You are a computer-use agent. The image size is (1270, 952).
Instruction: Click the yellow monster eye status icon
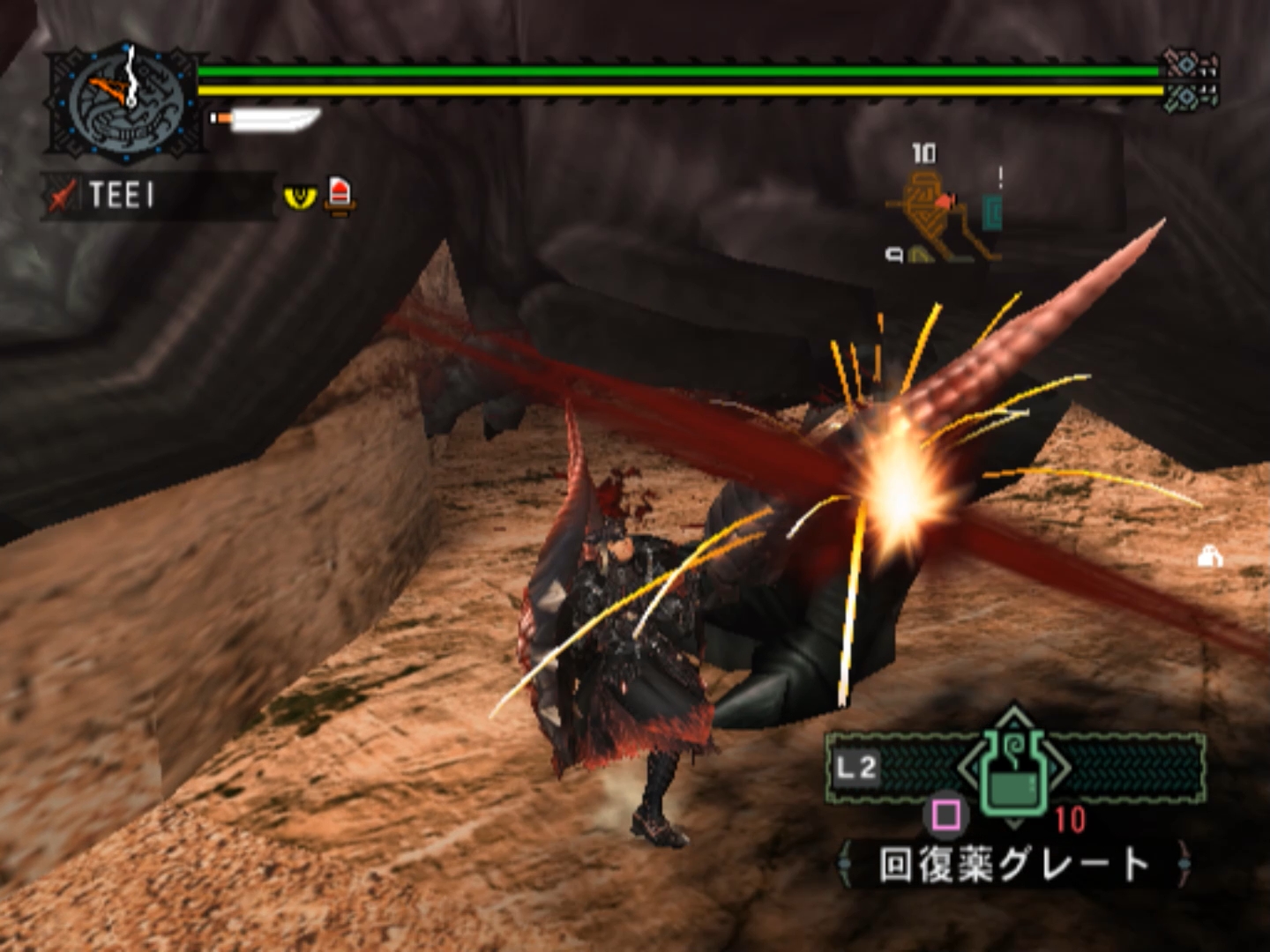[300, 195]
